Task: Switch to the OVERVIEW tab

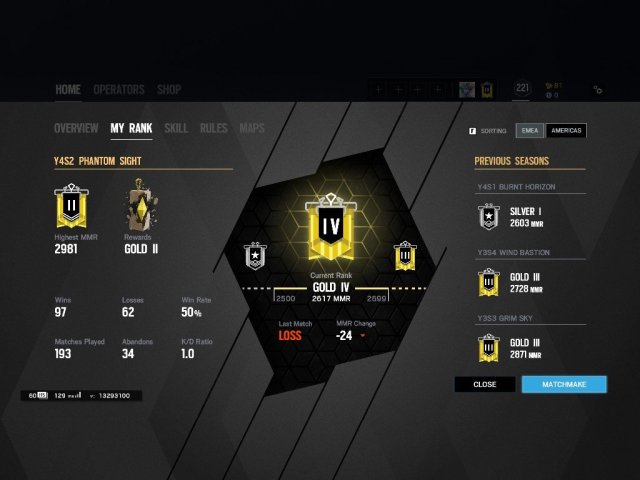Action: 76,128
